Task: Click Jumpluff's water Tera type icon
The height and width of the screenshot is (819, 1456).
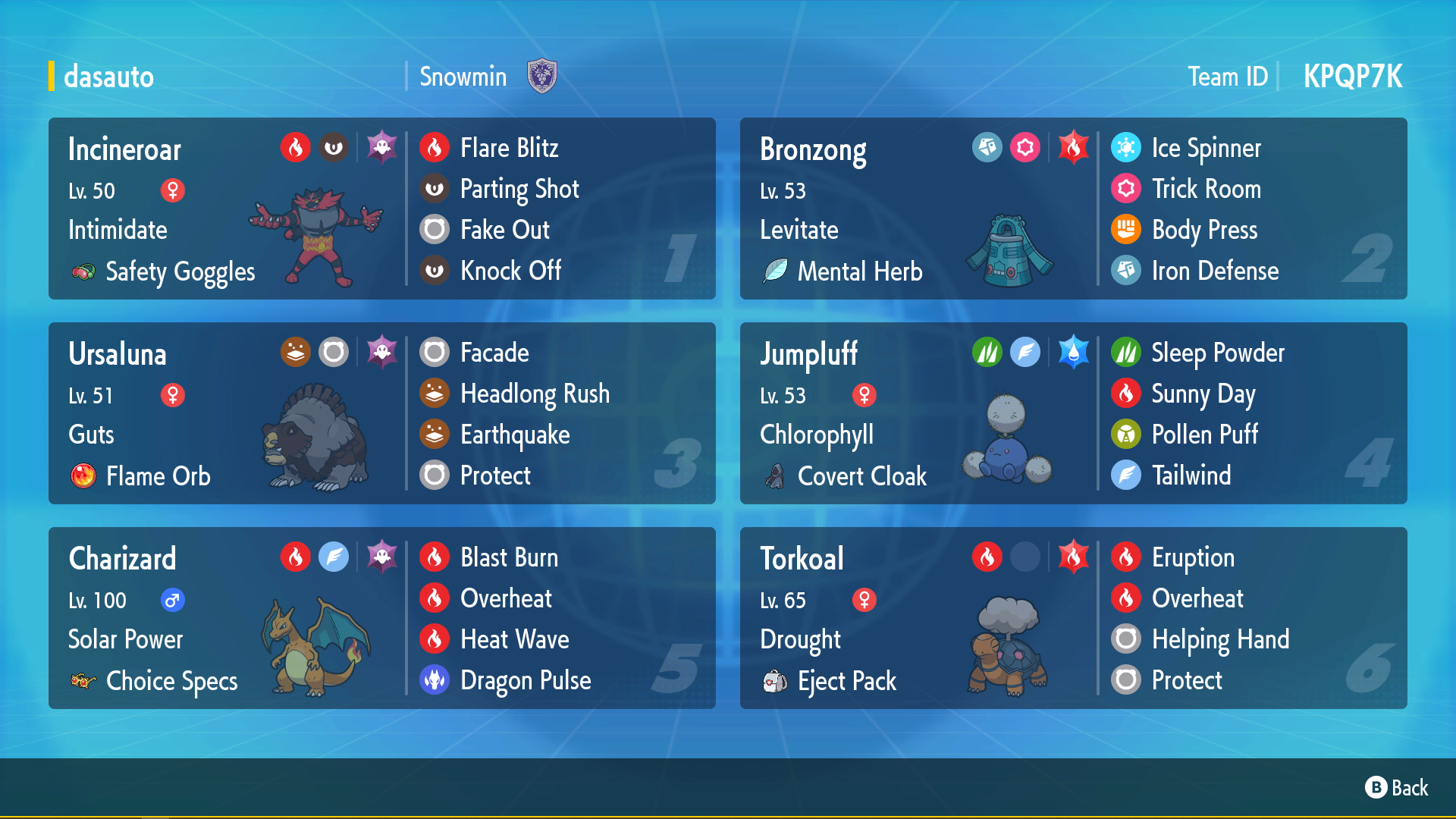Action: [x=1073, y=352]
